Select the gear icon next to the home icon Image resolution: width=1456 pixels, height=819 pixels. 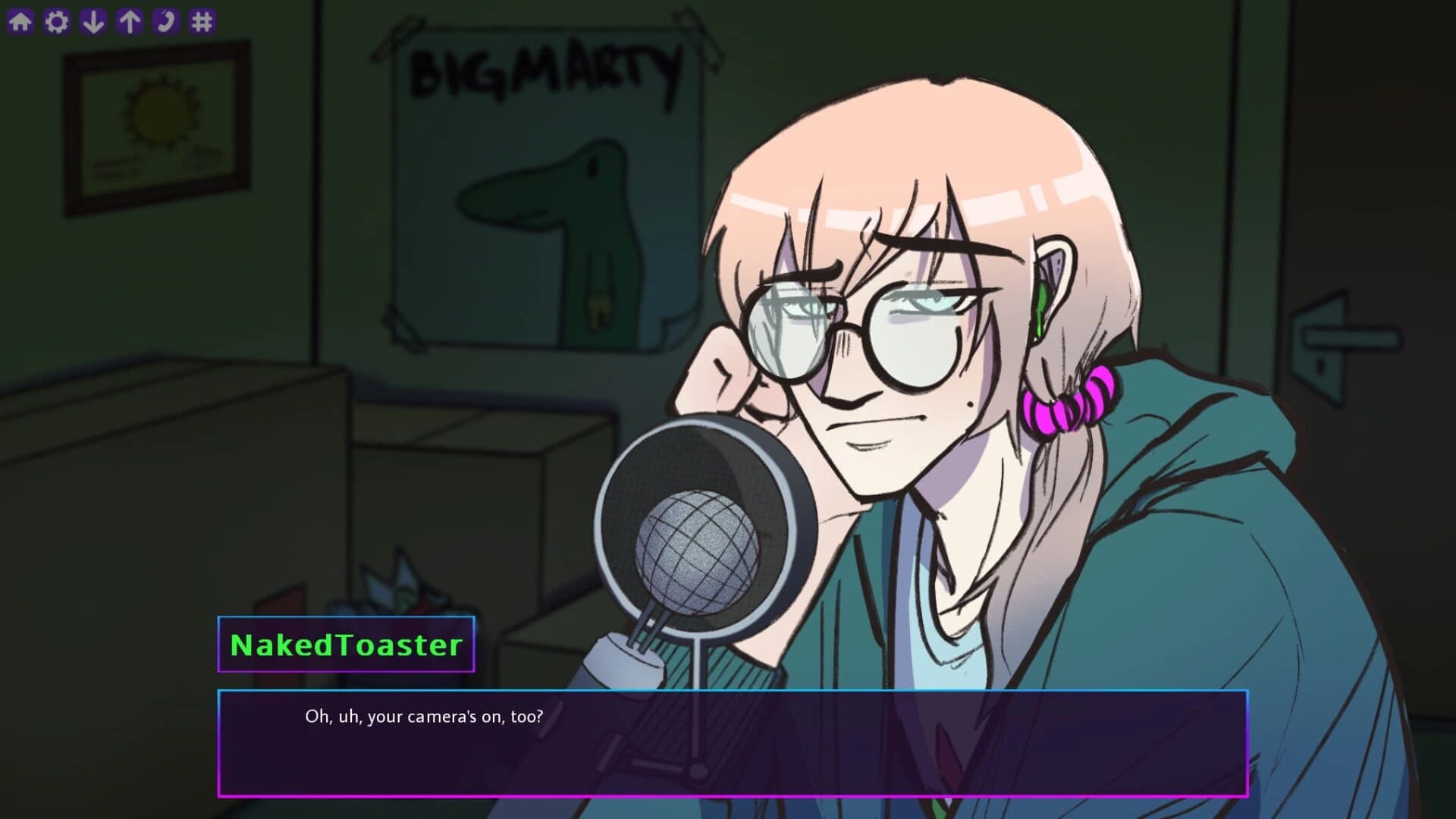point(58,19)
